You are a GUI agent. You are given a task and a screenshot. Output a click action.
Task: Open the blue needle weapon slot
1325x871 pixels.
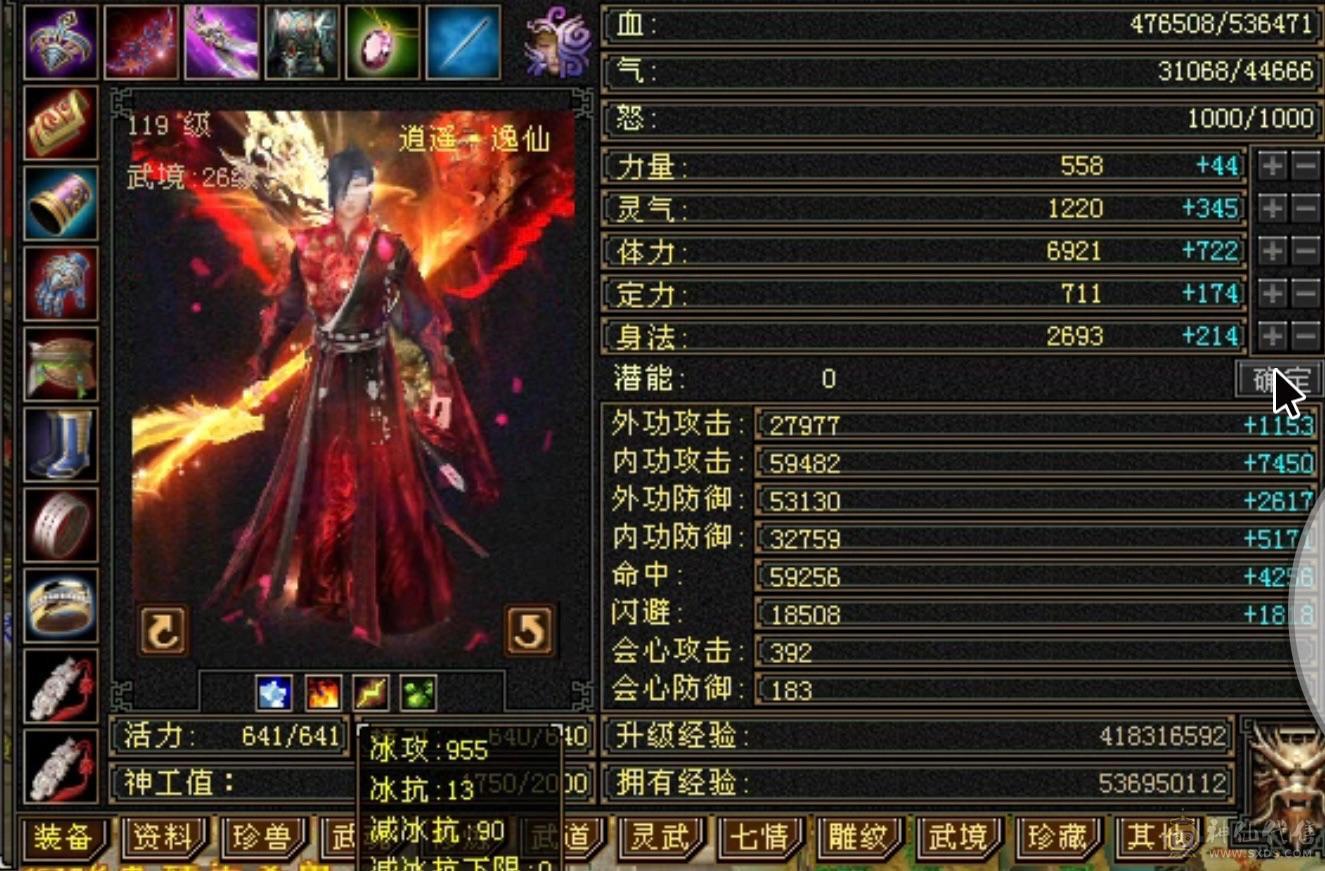465,40
